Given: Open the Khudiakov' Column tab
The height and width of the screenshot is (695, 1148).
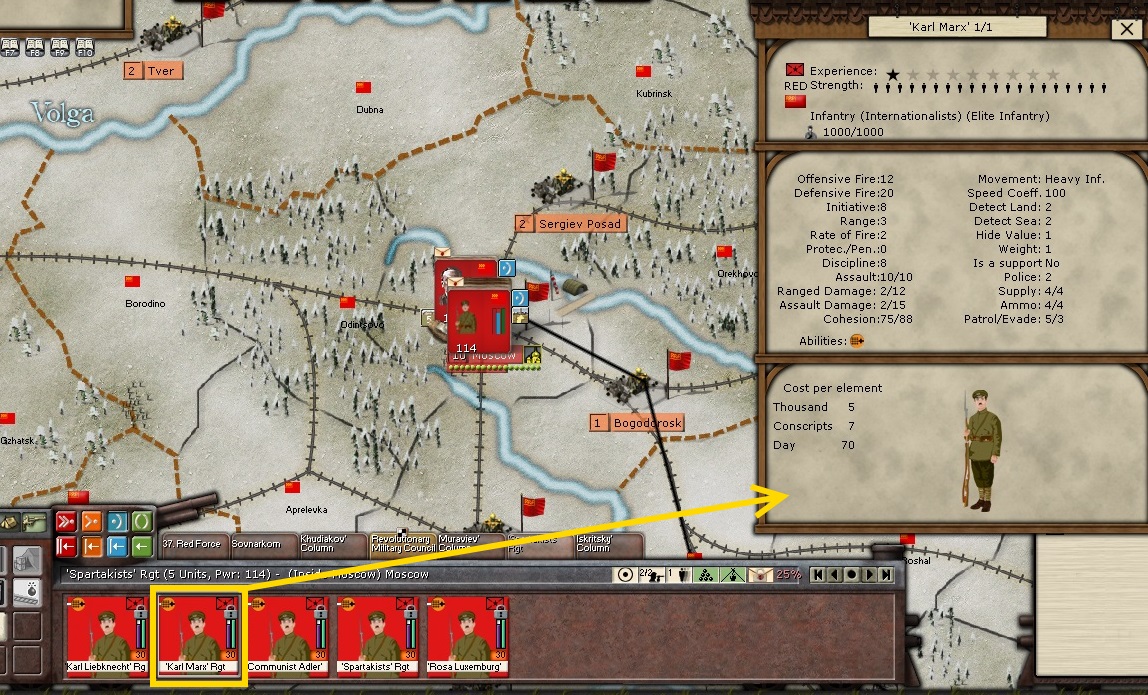Looking at the screenshot, I should tap(330, 545).
